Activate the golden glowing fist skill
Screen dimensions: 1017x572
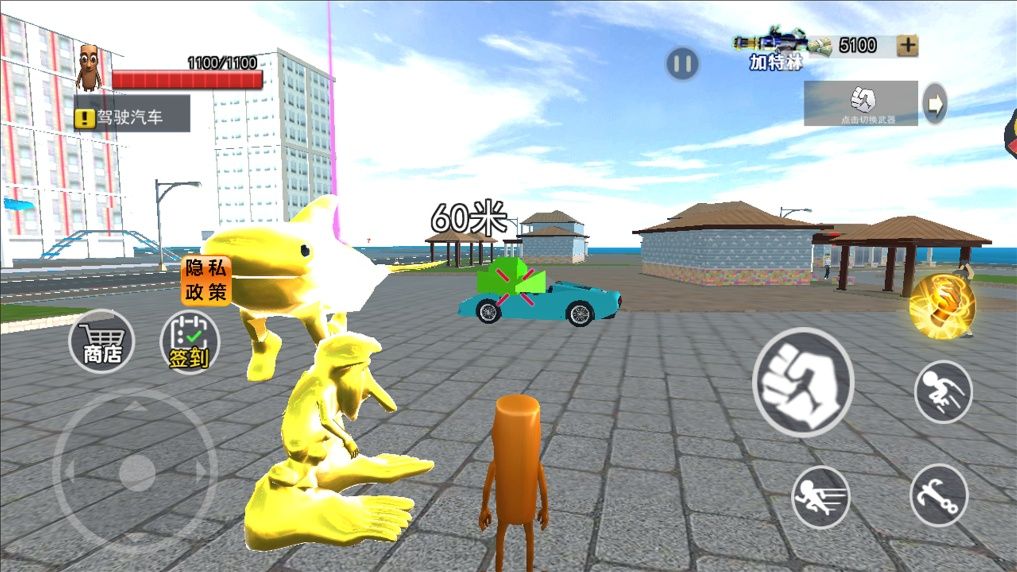[x=941, y=307]
